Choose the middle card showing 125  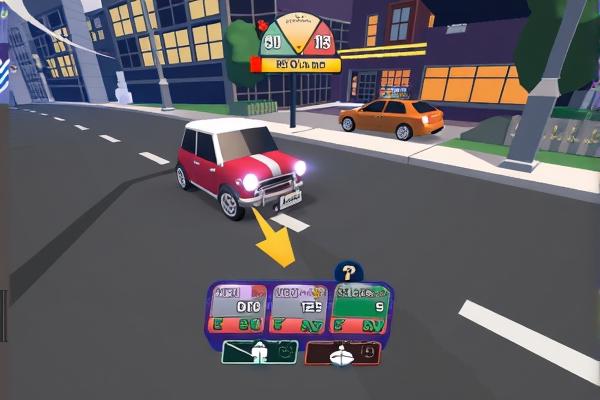tap(298, 309)
